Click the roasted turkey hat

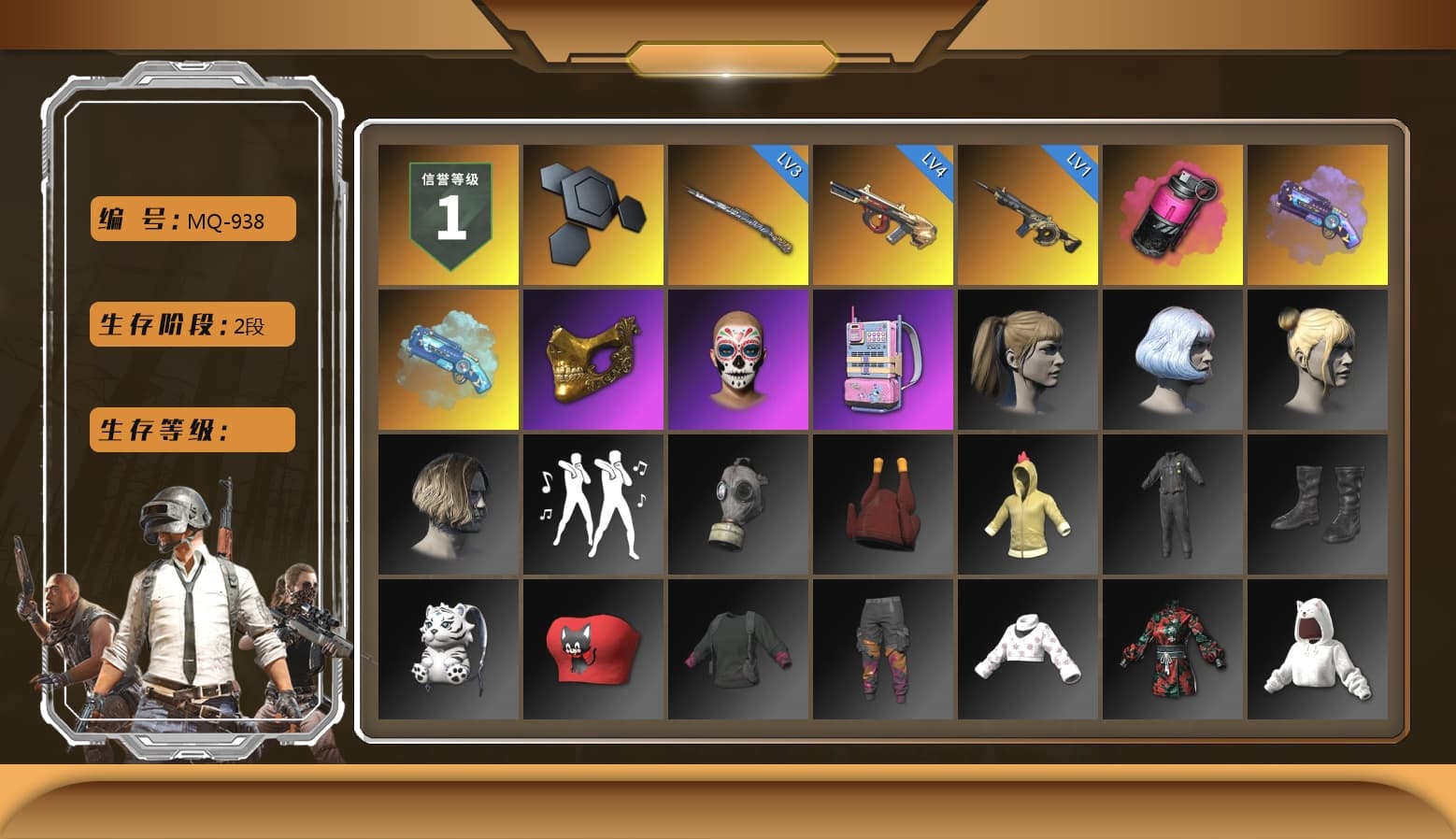pos(883,505)
